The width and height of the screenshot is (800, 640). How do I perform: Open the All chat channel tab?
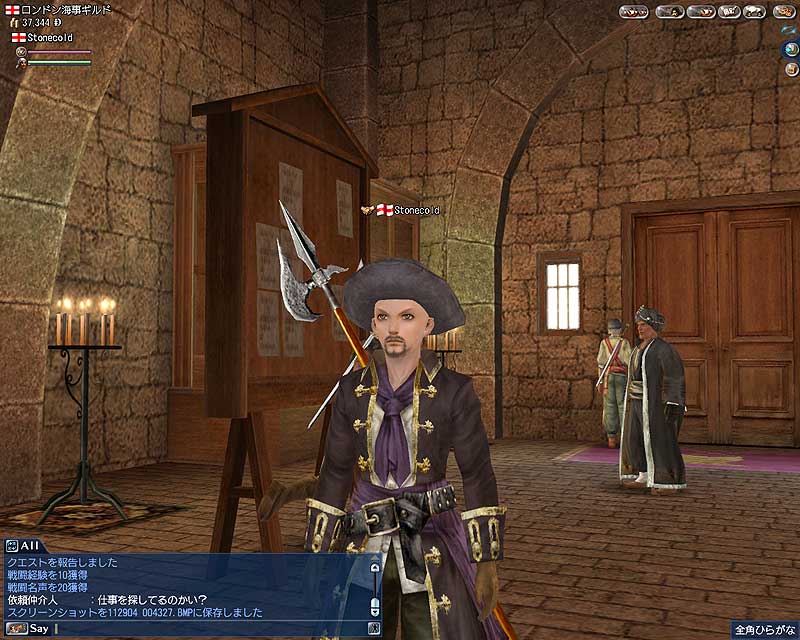tap(20, 546)
